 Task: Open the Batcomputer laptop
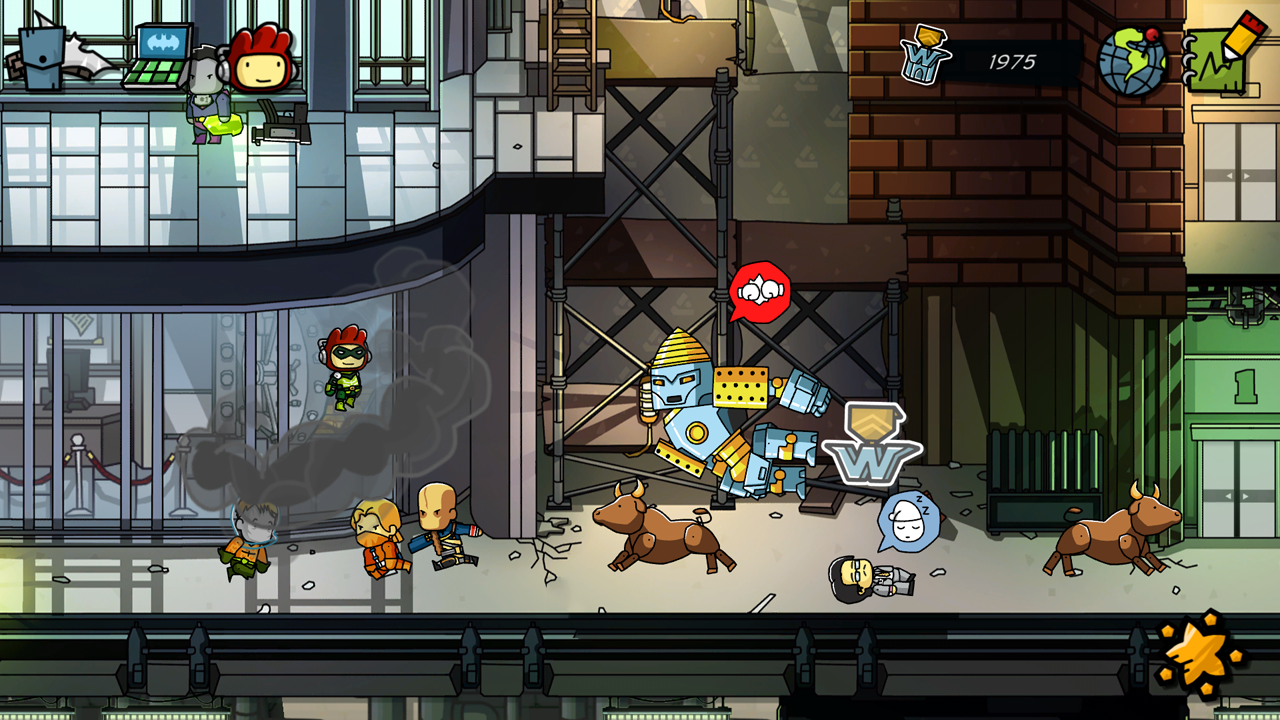(x=158, y=56)
